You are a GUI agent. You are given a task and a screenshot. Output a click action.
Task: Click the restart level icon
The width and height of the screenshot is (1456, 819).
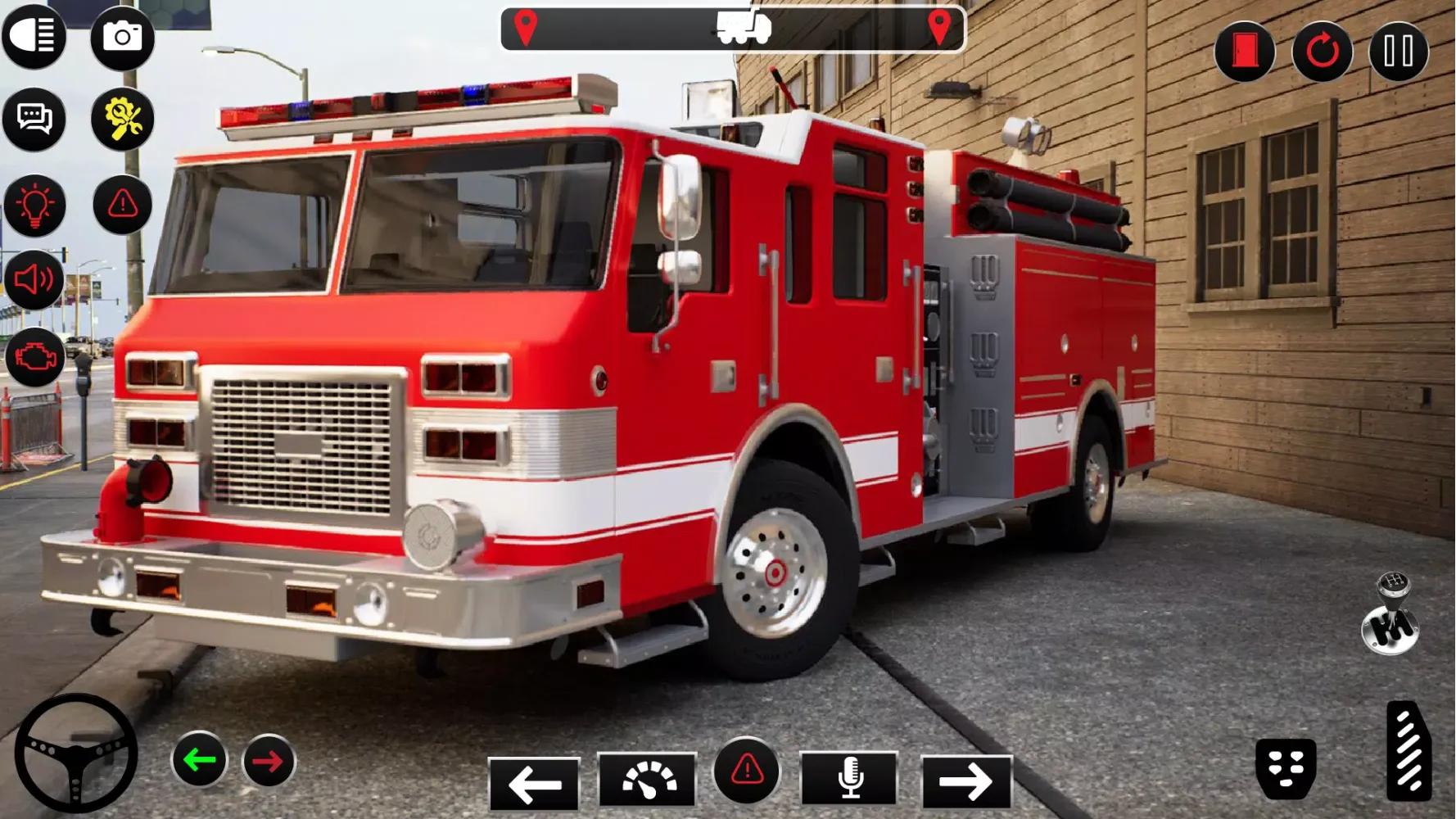pos(1322,52)
